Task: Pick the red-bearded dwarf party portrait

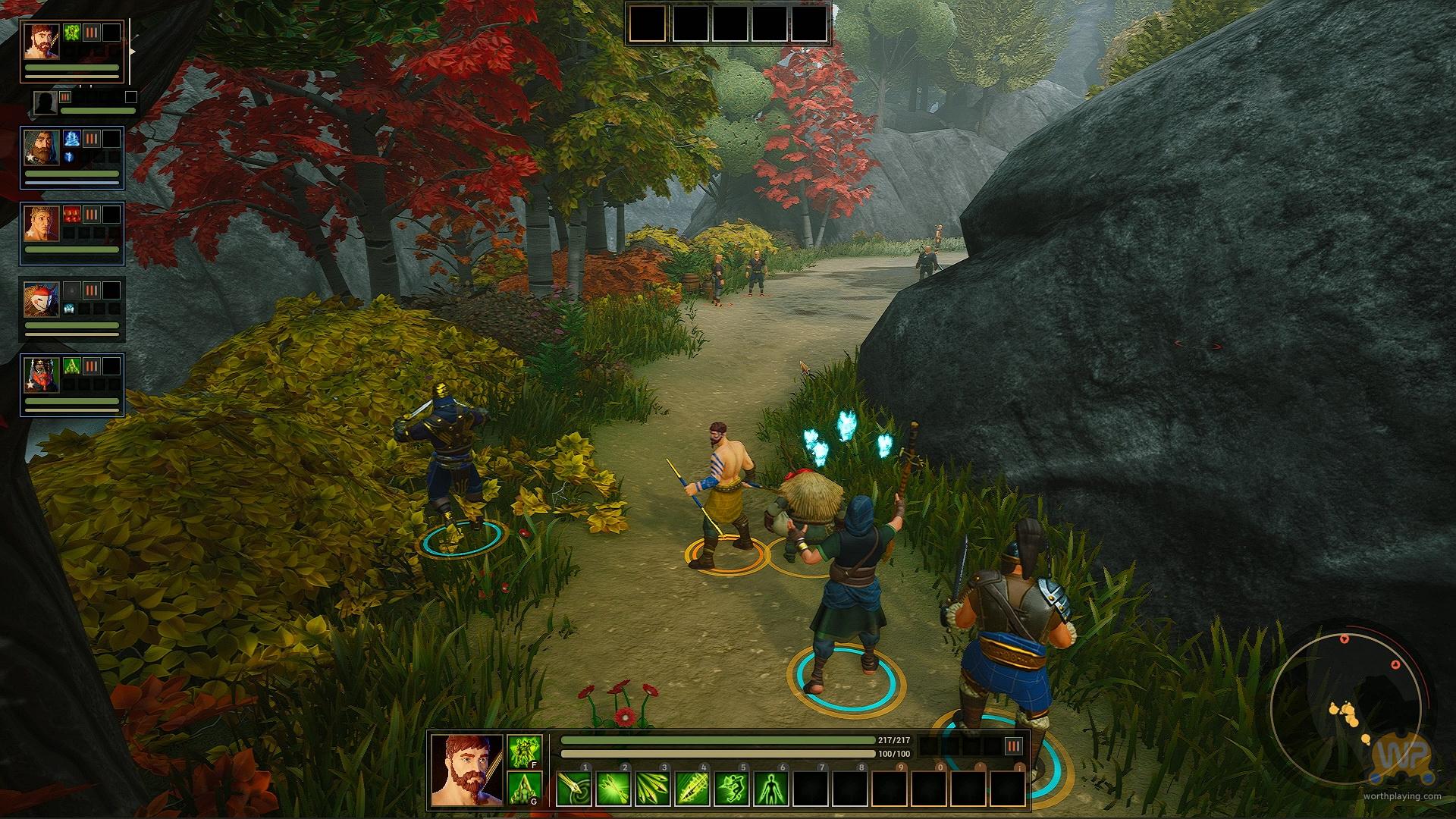Action: pyautogui.click(x=40, y=375)
